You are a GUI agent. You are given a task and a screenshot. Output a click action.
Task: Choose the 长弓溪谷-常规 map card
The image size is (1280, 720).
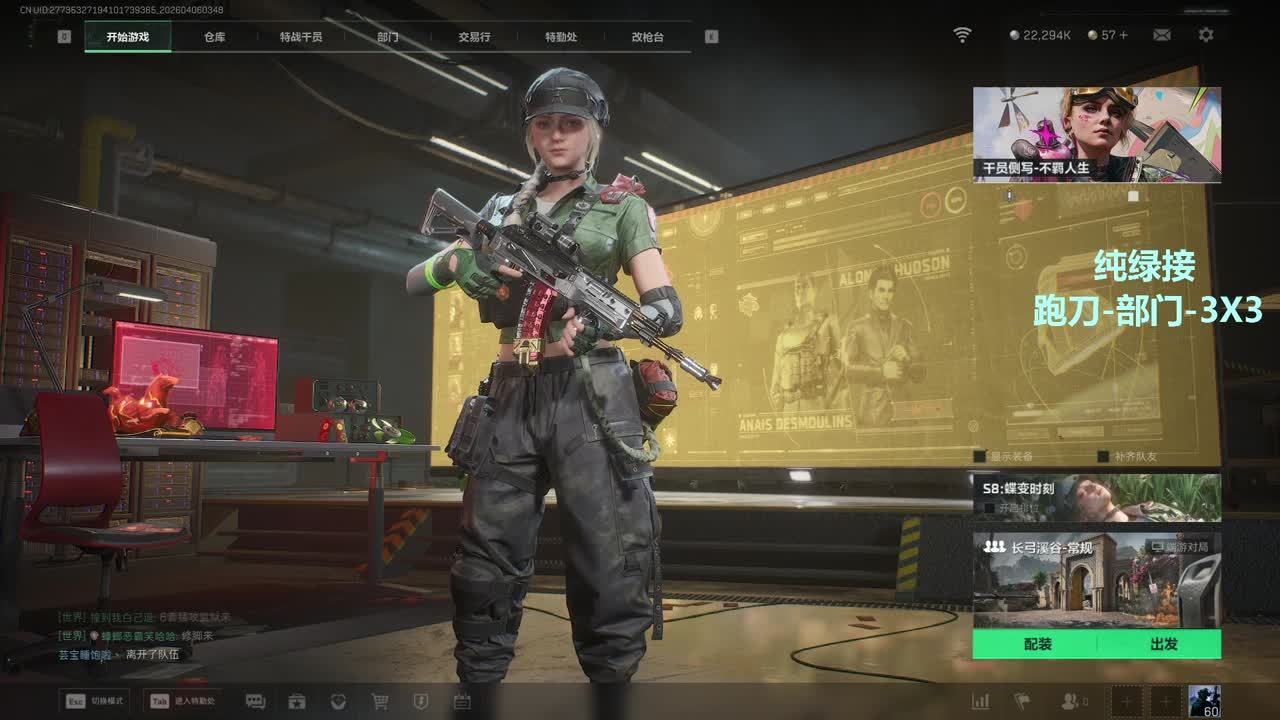pyautogui.click(x=1096, y=580)
